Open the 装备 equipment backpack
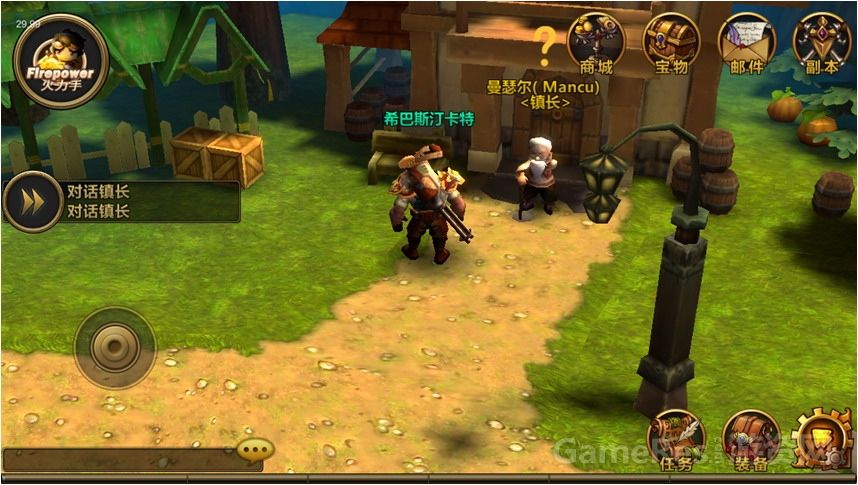 coord(750,440)
